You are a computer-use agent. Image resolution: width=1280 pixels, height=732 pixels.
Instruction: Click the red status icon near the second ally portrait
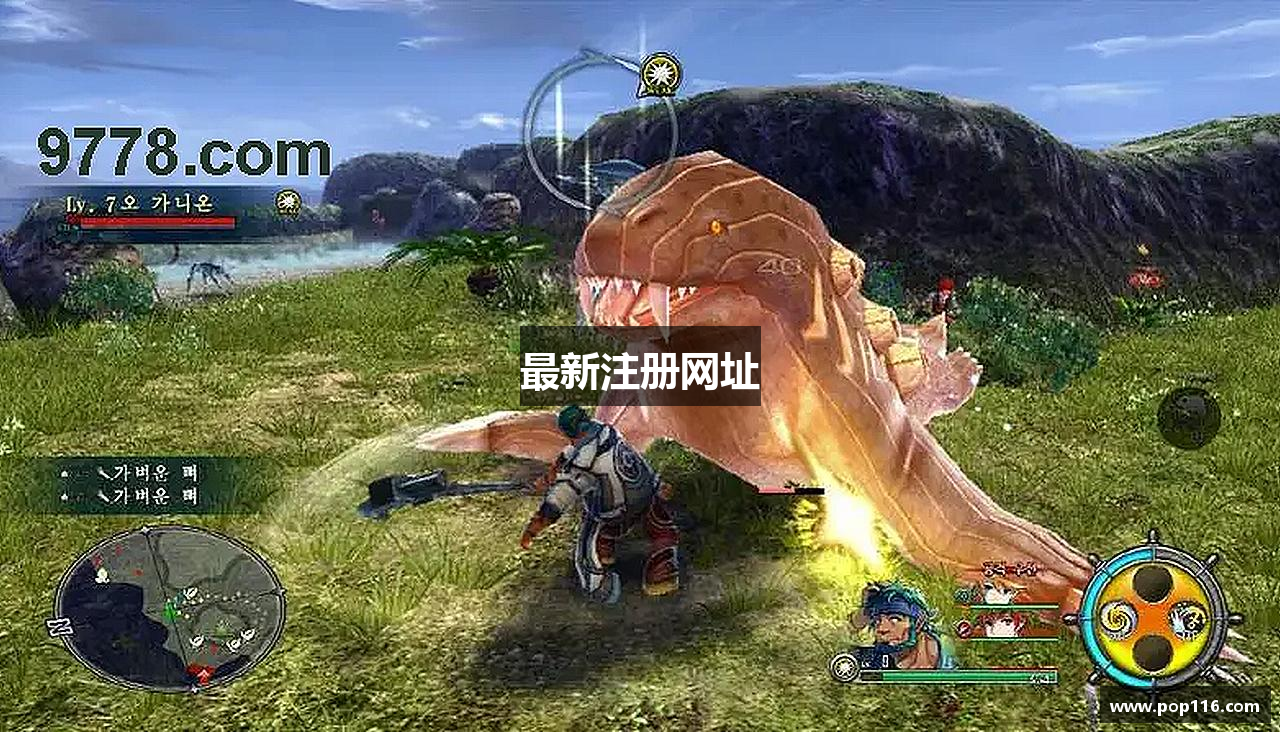pyautogui.click(x=963, y=628)
